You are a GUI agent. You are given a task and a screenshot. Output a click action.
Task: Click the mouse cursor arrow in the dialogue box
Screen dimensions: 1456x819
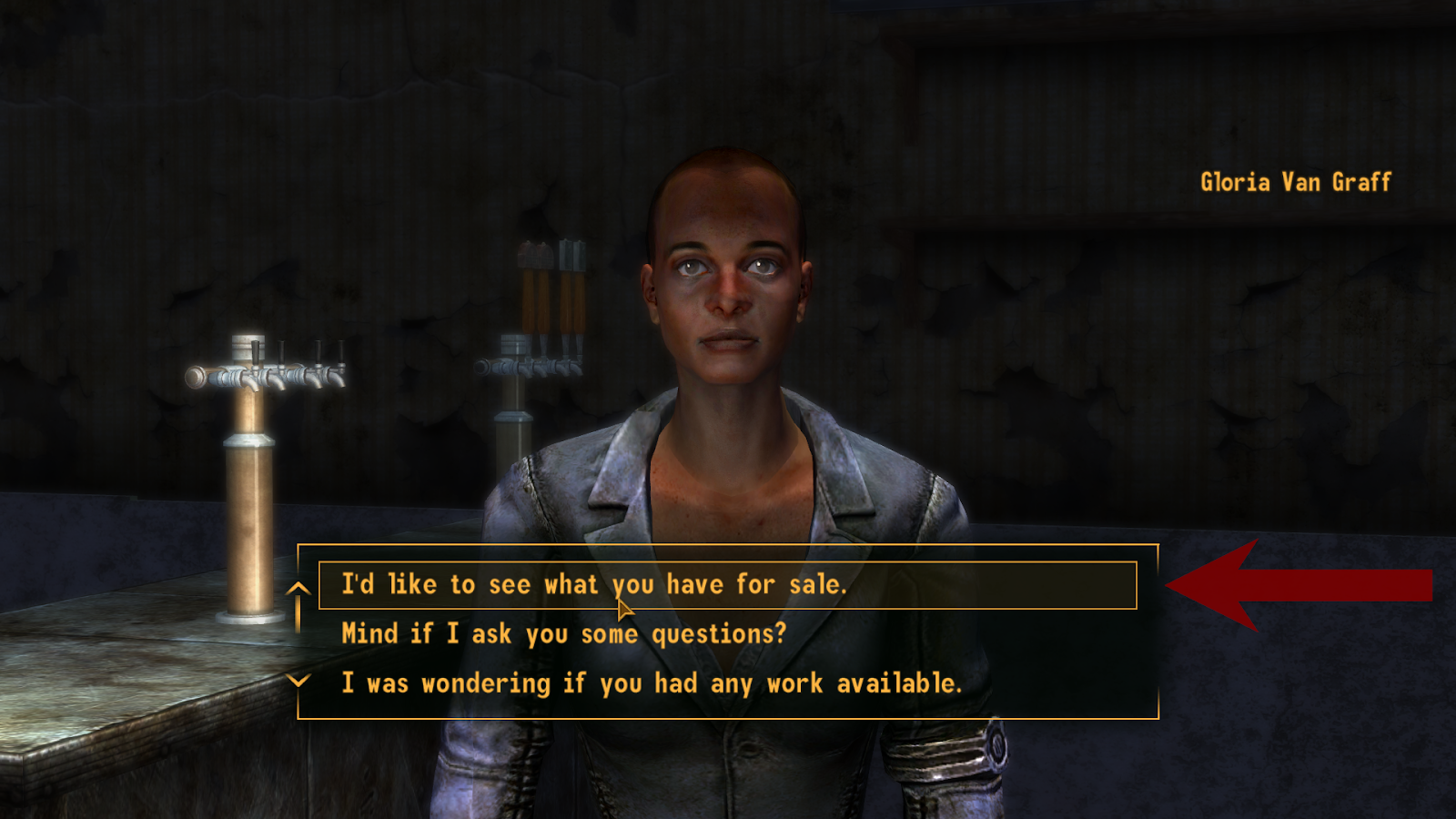point(622,608)
